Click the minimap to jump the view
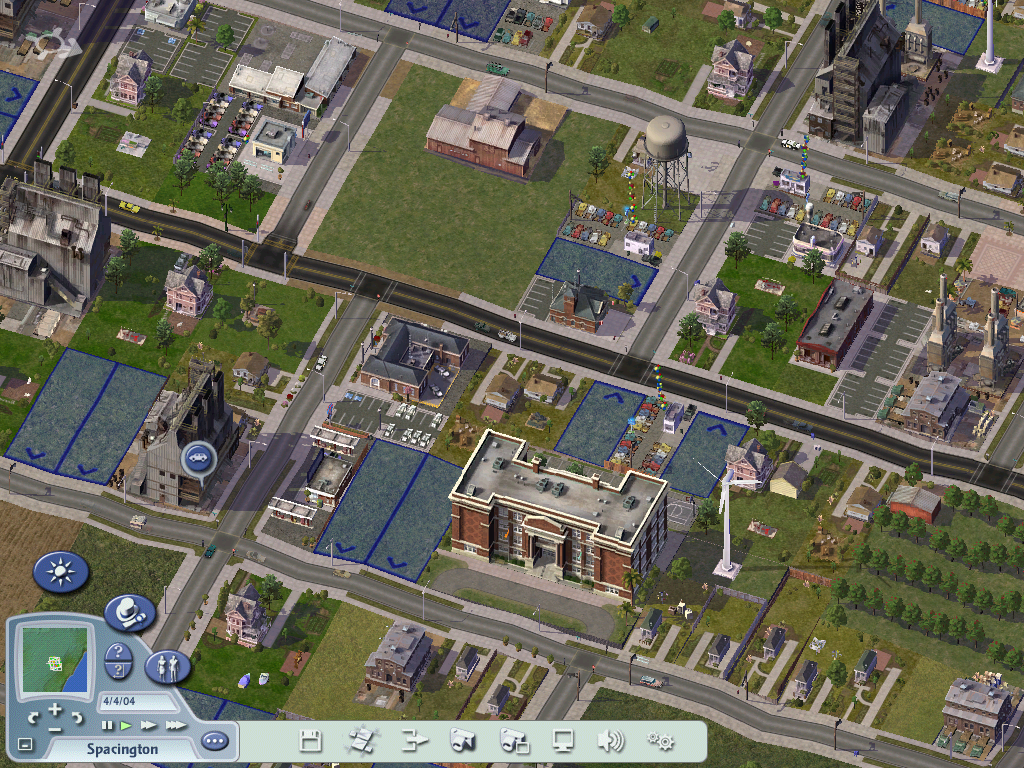The image size is (1024, 768). 55,661
